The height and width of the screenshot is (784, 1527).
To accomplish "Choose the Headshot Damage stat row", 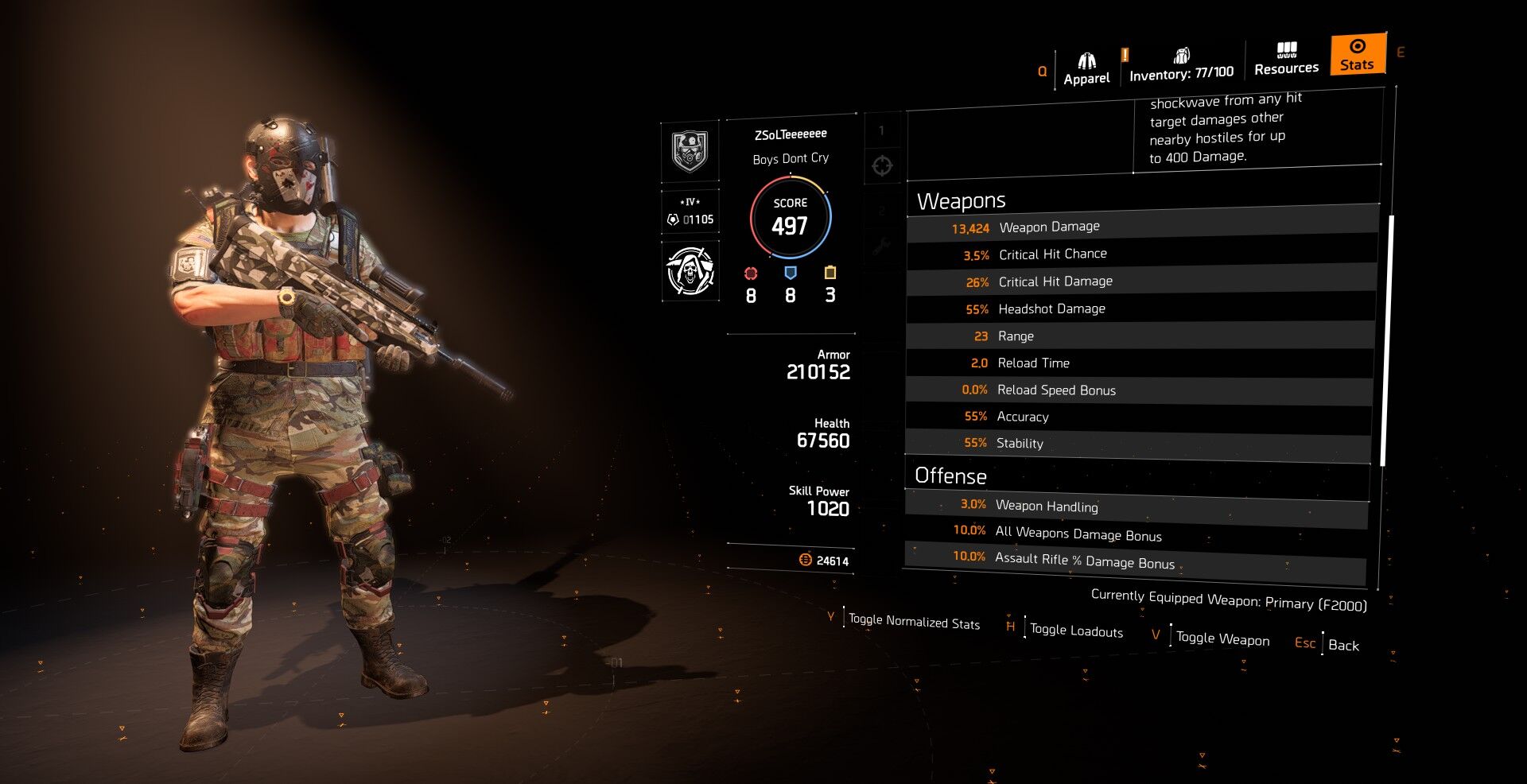I will [x=1142, y=309].
